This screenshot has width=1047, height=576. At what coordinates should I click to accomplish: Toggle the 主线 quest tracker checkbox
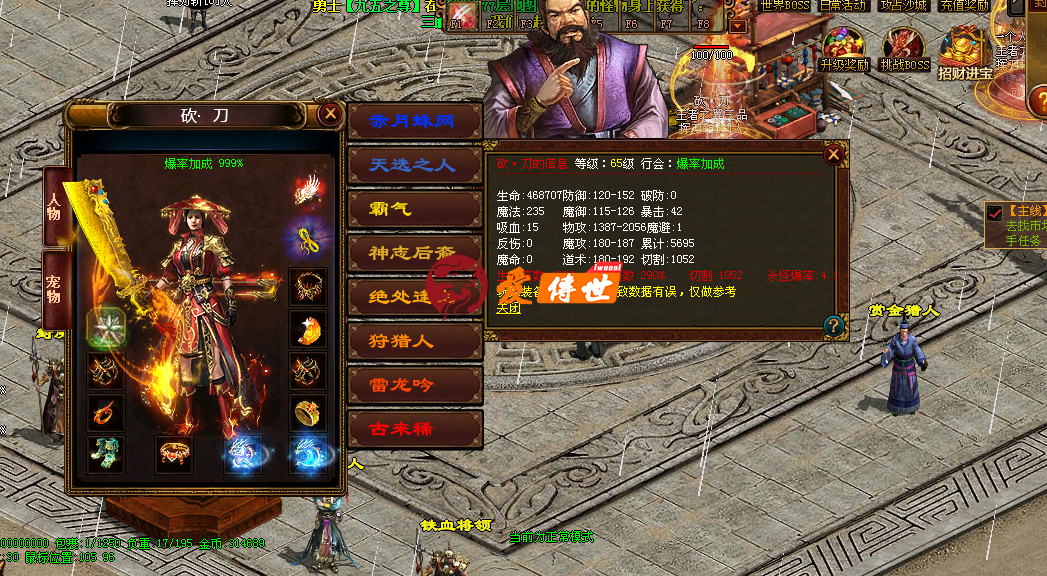(994, 212)
